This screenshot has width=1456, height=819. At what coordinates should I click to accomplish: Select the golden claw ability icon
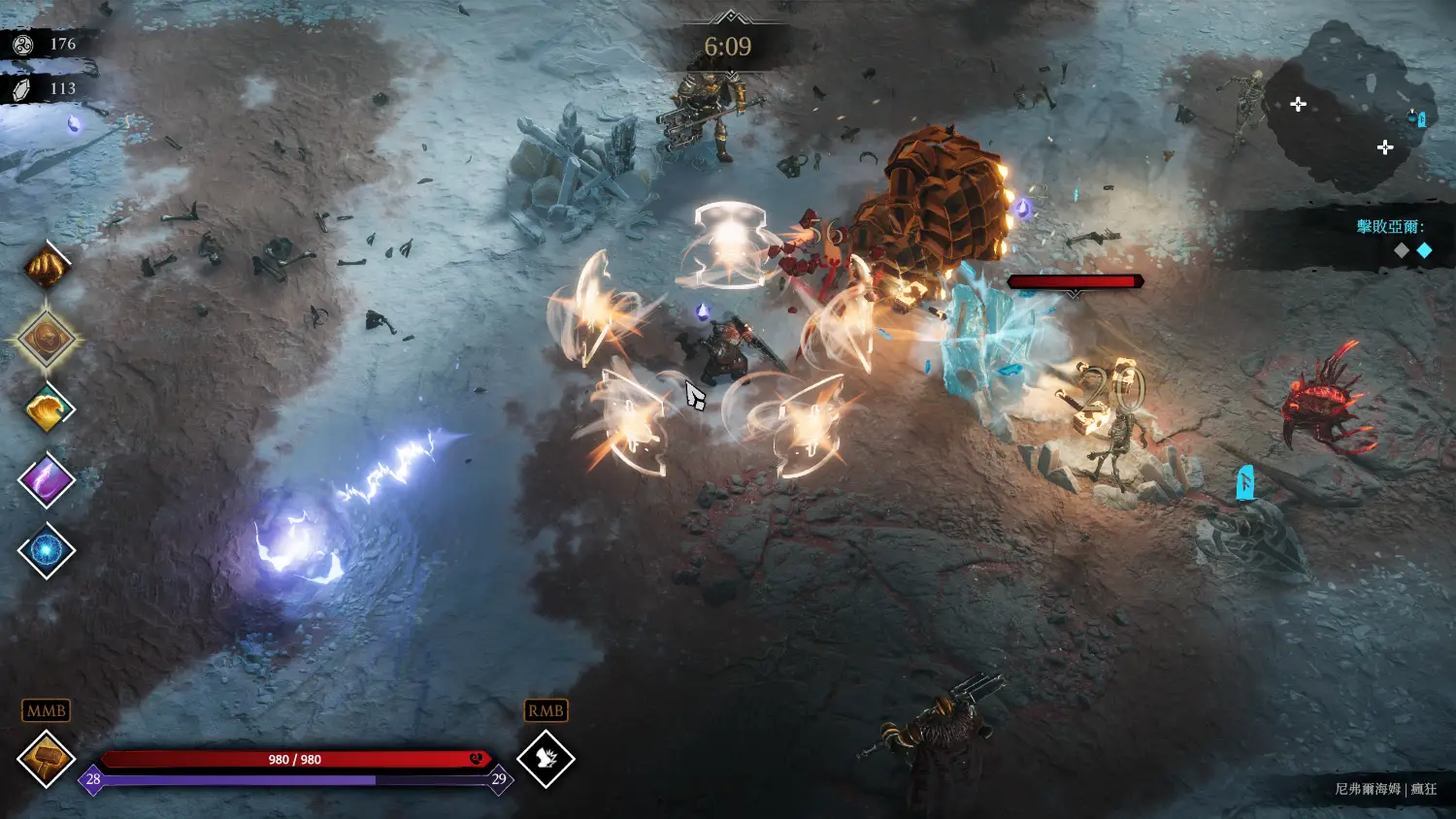tap(46, 267)
